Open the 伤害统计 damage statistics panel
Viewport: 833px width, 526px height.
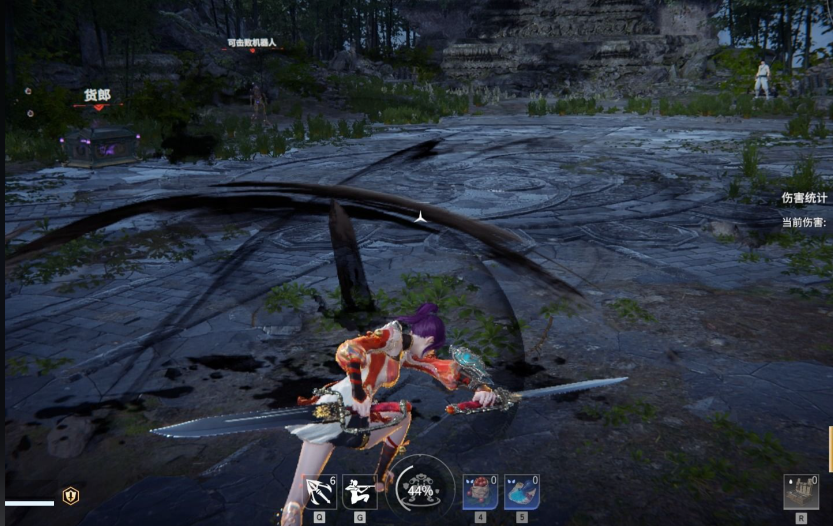pos(804,198)
